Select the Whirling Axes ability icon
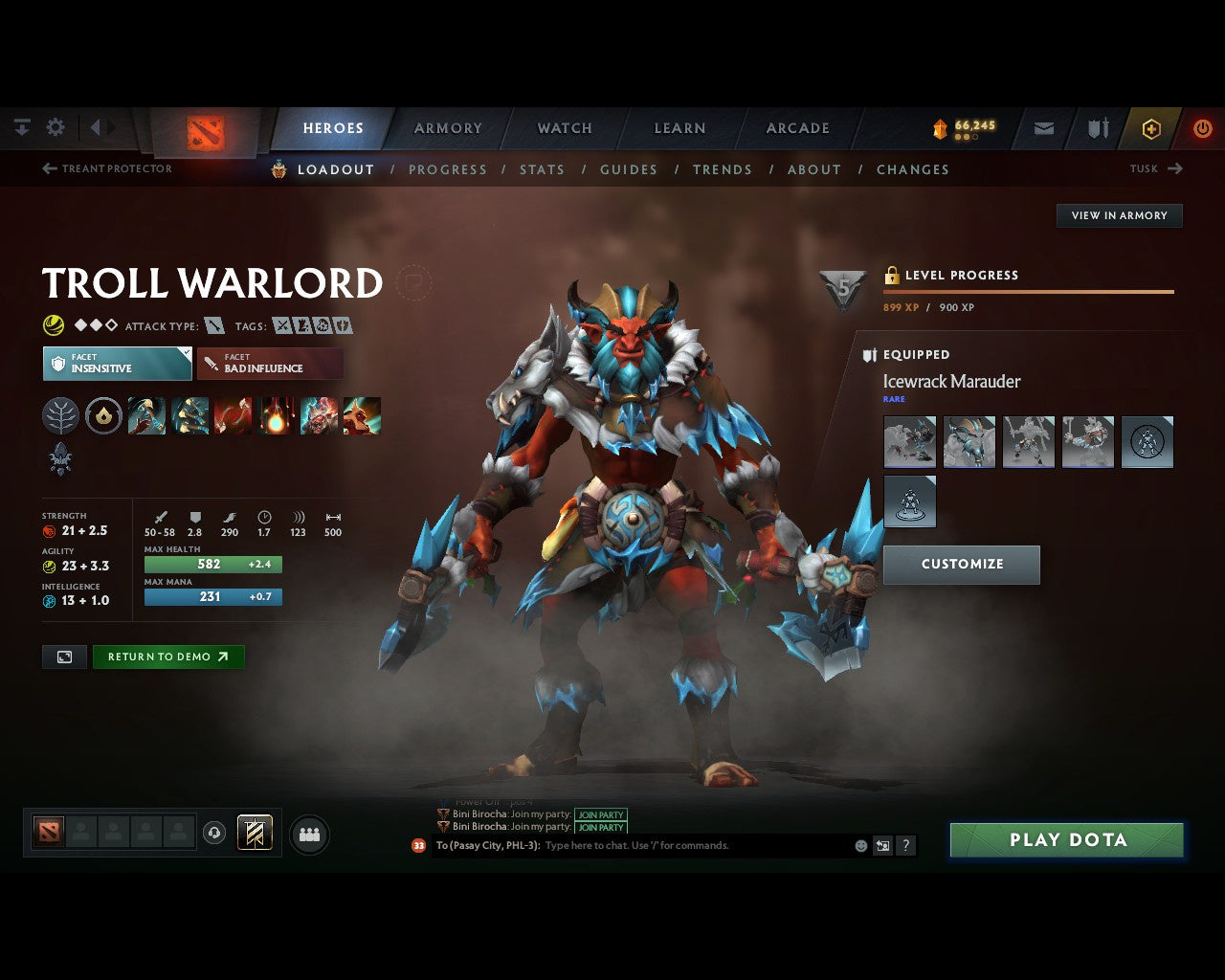 coord(189,415)
